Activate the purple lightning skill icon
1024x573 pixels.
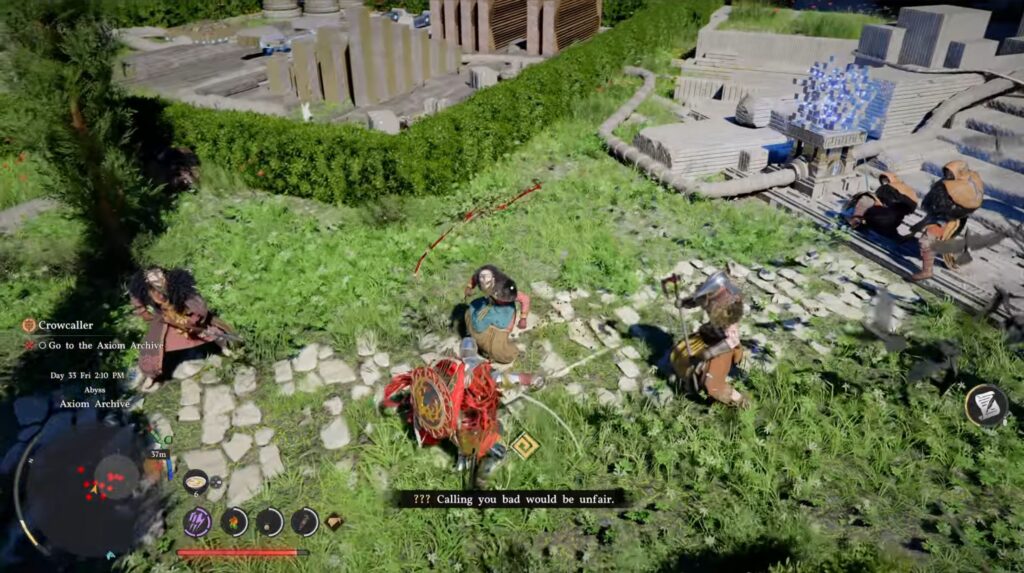click(197, 521)
